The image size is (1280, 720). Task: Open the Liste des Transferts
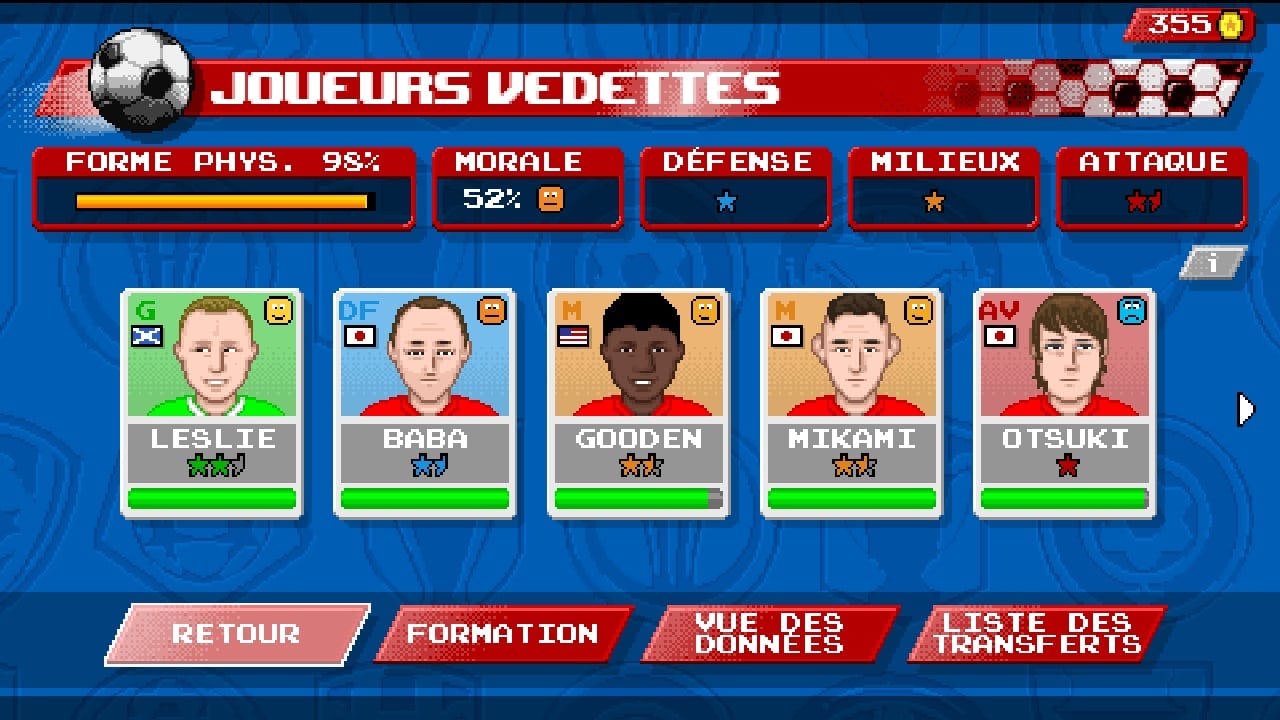1036,634
